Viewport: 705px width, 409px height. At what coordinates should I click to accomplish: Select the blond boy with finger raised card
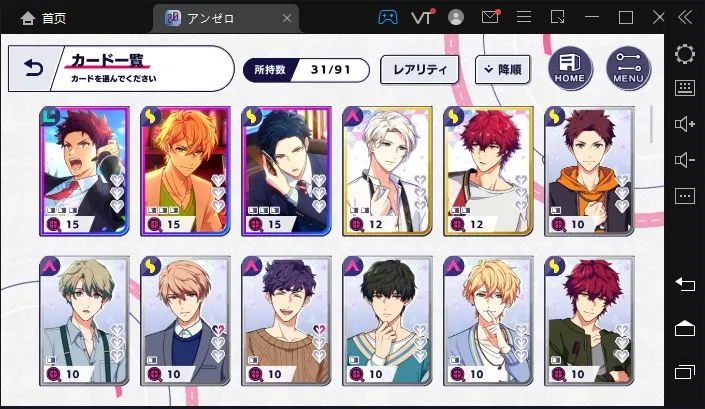[488, 320]
